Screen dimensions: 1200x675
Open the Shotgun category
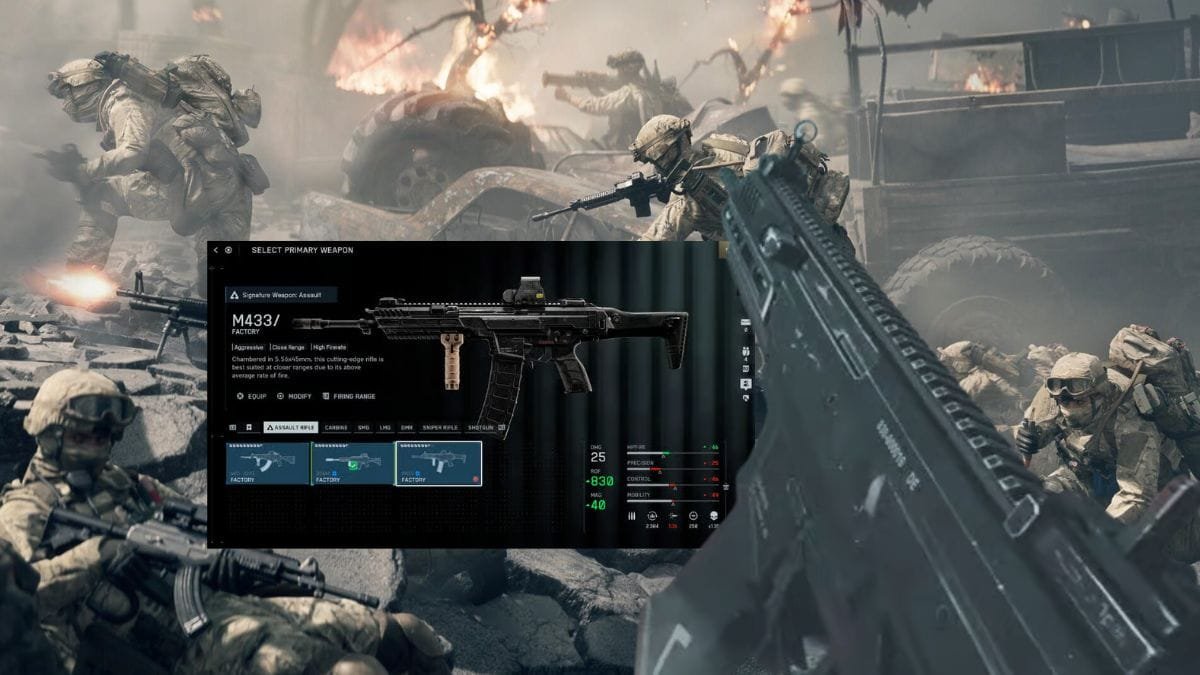tap(481, 427)
